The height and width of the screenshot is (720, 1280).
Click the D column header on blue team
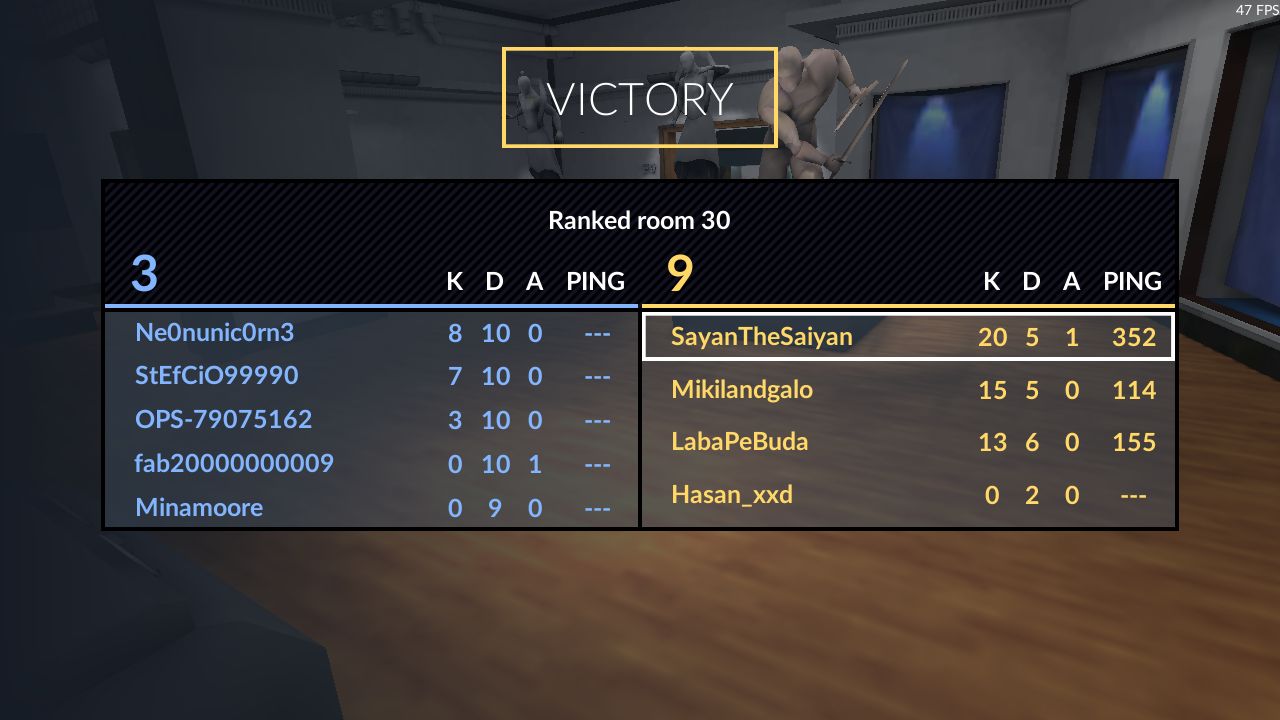click(x=494, y=282)
